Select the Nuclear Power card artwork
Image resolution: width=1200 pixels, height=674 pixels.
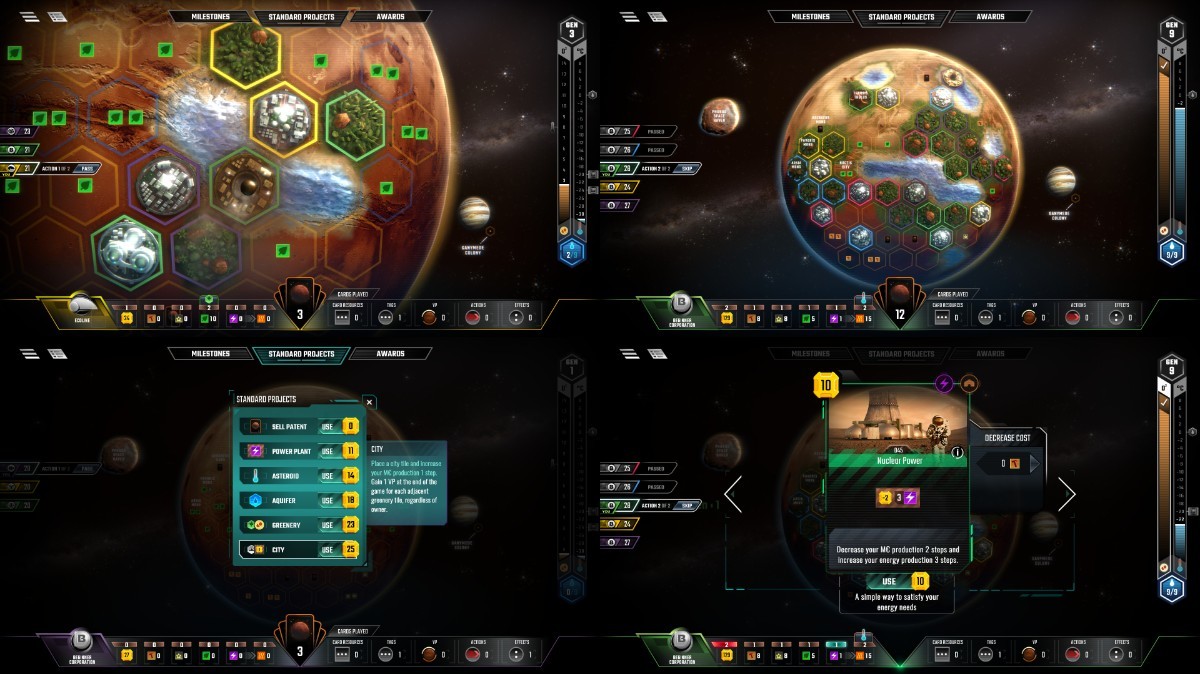[897, 418]
